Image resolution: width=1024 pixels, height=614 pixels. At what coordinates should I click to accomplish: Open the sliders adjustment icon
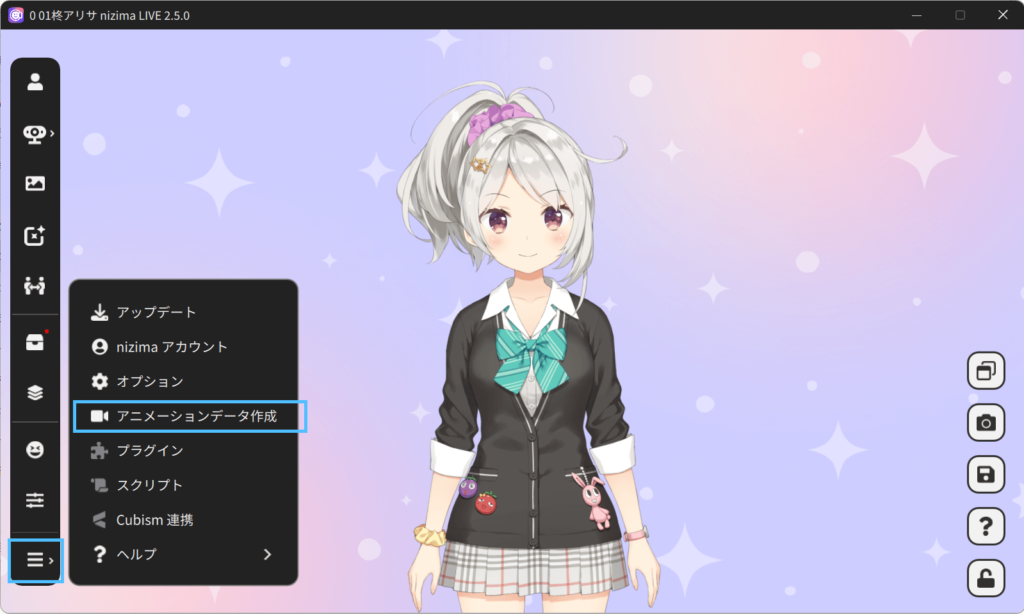[x=35, y=500]
